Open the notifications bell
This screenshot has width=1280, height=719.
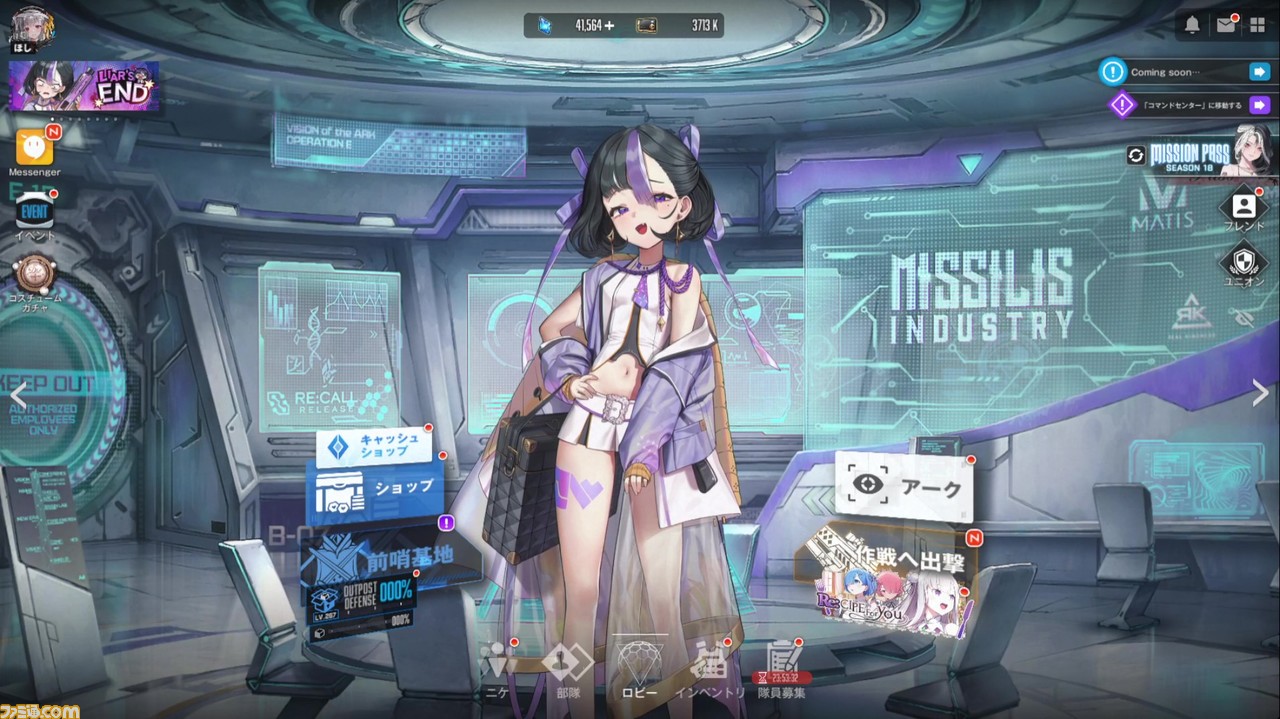click(x=1192, y=26)
